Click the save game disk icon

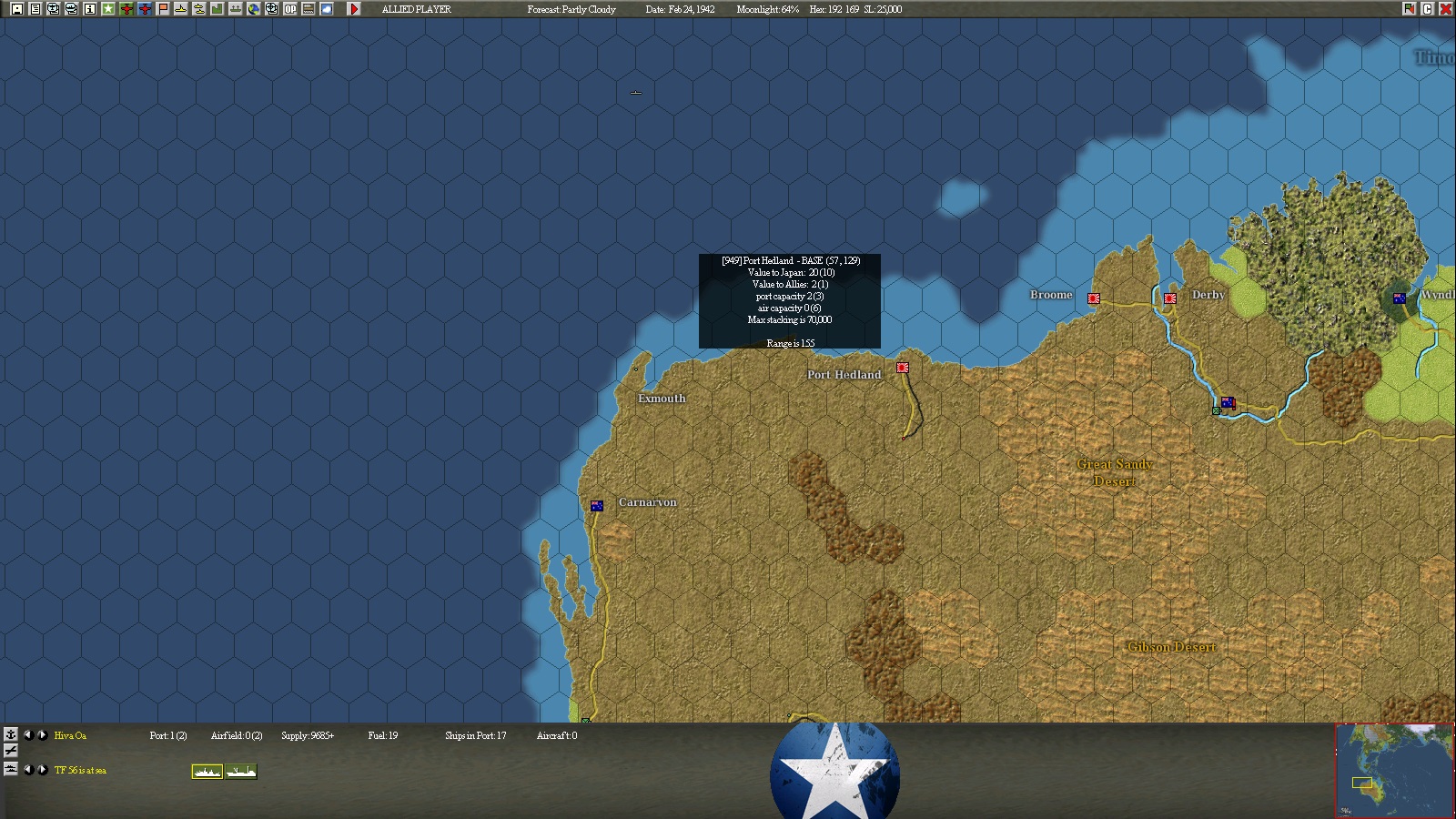point(16,9)
